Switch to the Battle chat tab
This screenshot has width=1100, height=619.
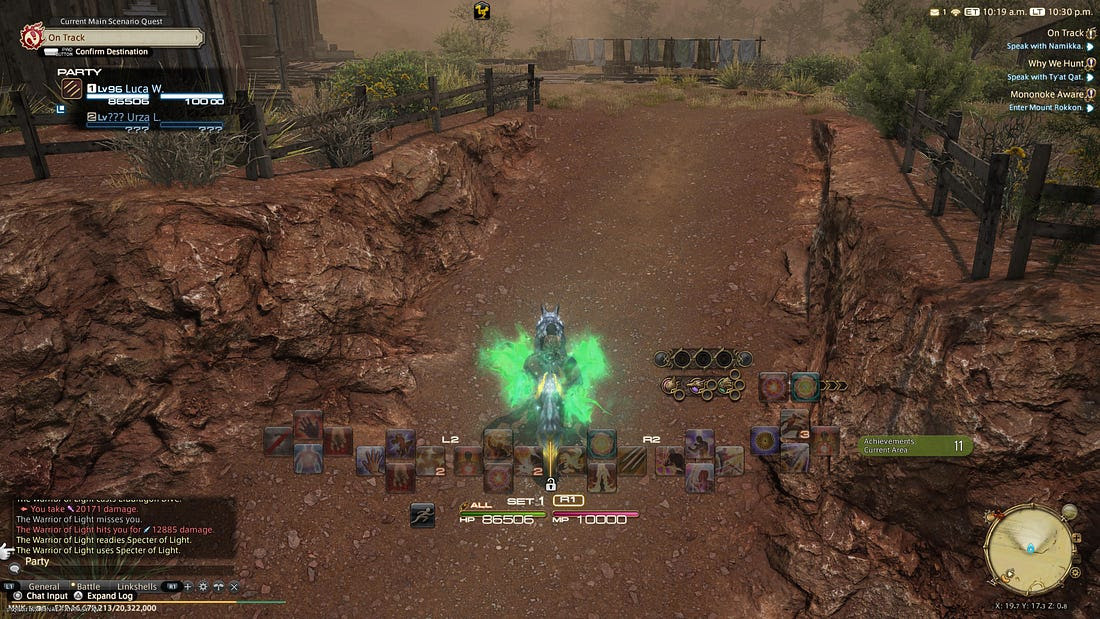pyautogui.click(x=88, y=586)
